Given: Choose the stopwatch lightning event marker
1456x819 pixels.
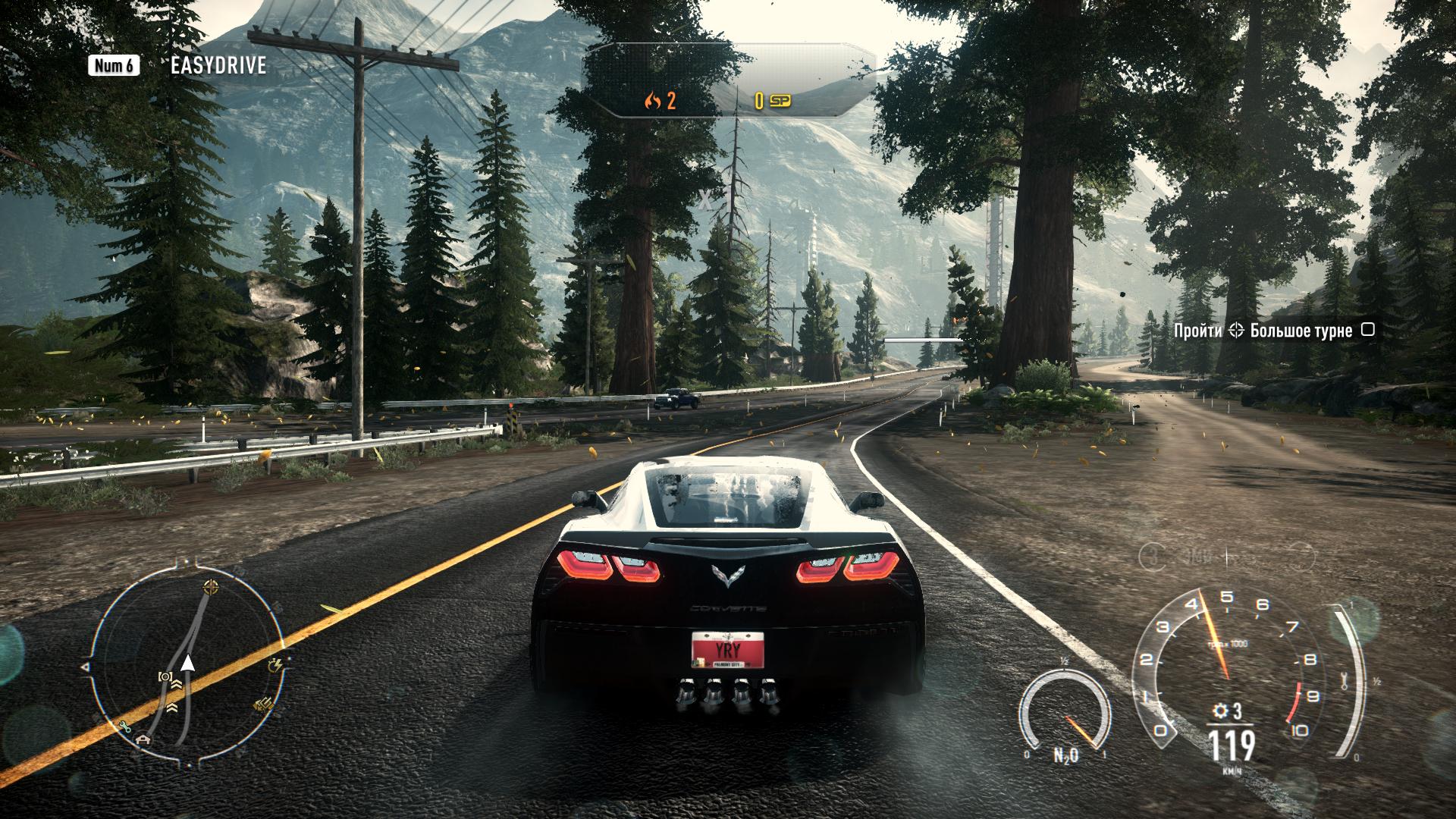Looking at the screenshot, I should click(275, 666).
